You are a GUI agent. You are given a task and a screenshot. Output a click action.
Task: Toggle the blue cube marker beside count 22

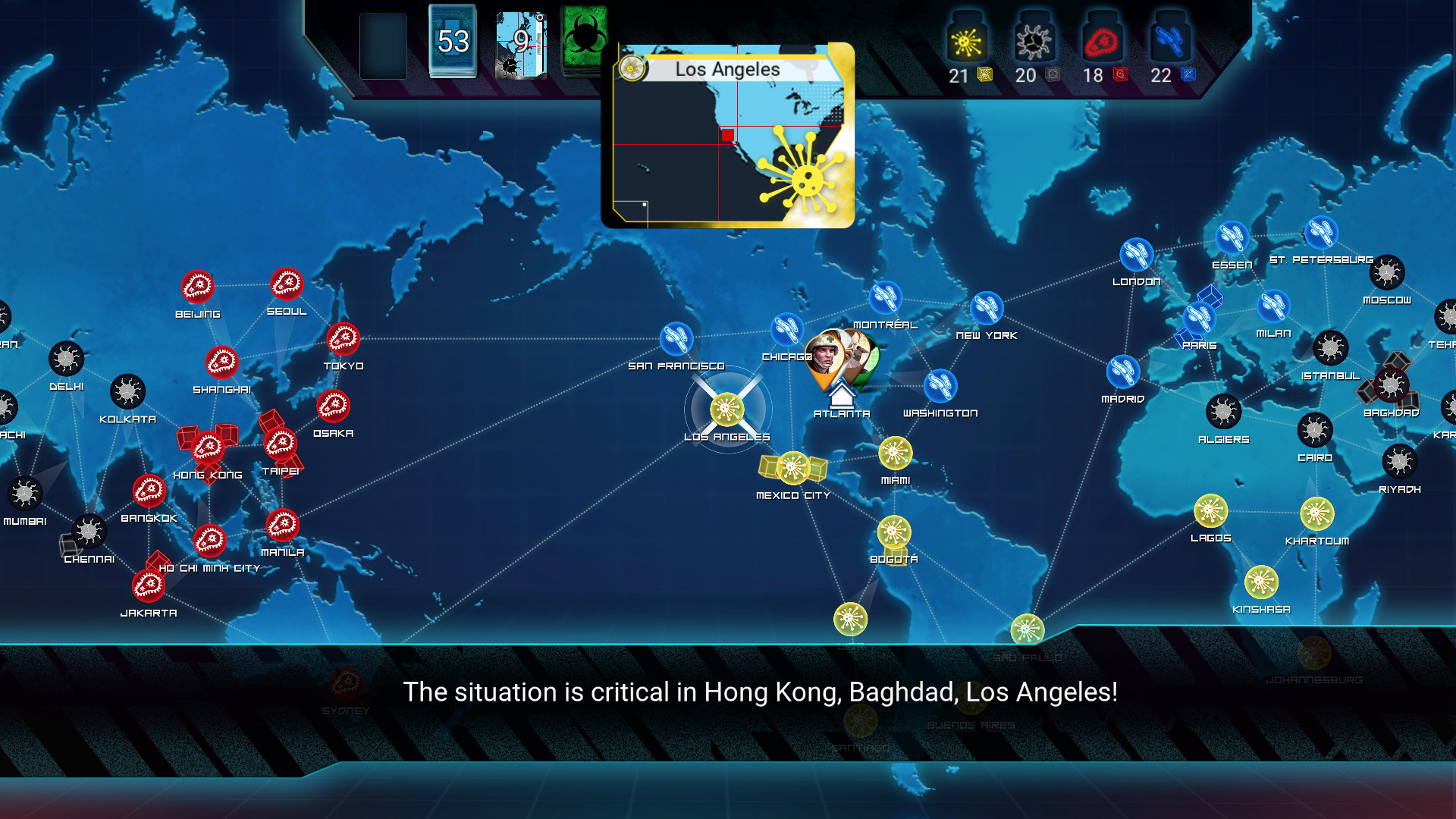click(1190, 76)
